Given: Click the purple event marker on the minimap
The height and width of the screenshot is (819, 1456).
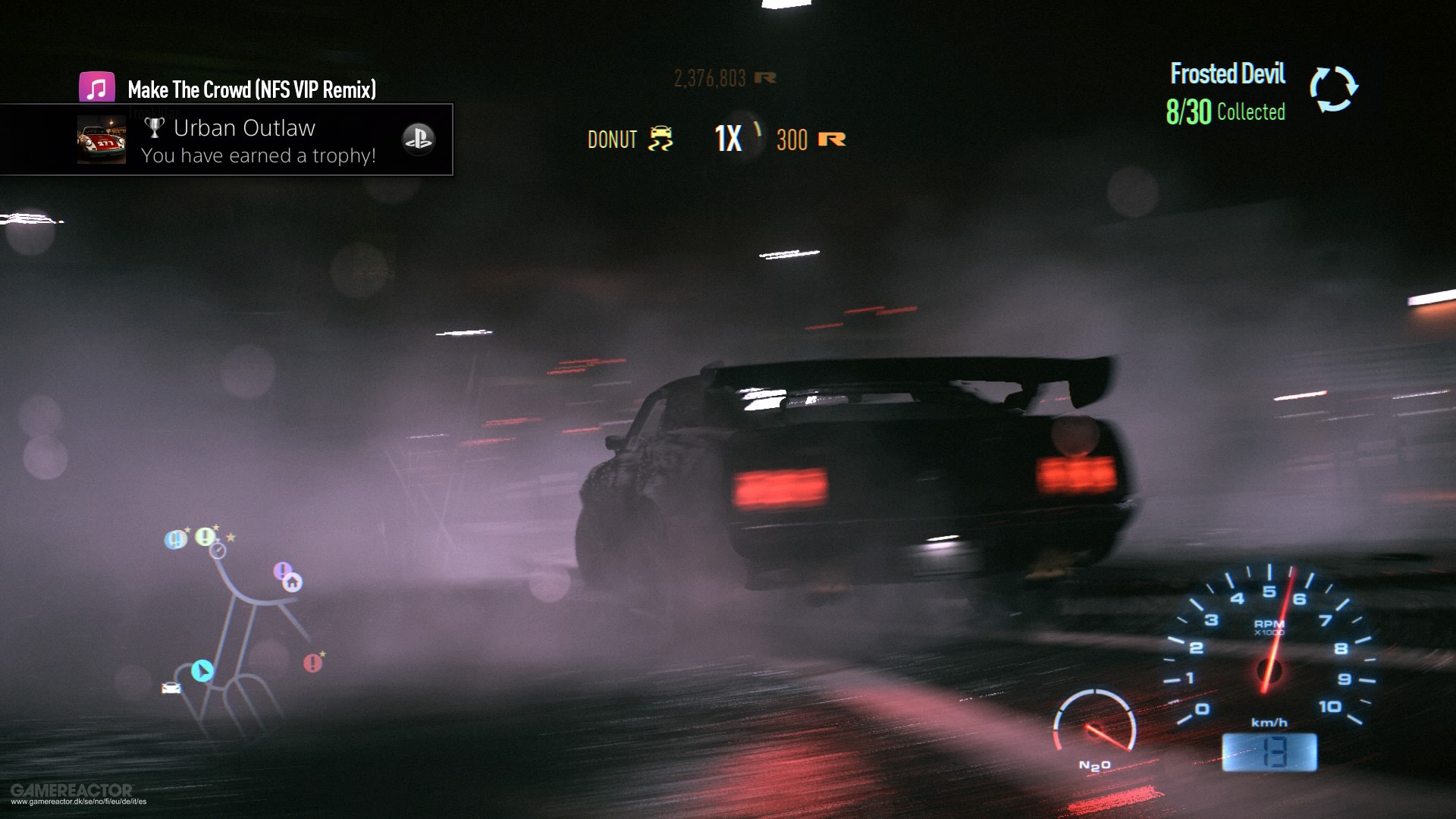Looking at the screenshot, I should 282,570.
